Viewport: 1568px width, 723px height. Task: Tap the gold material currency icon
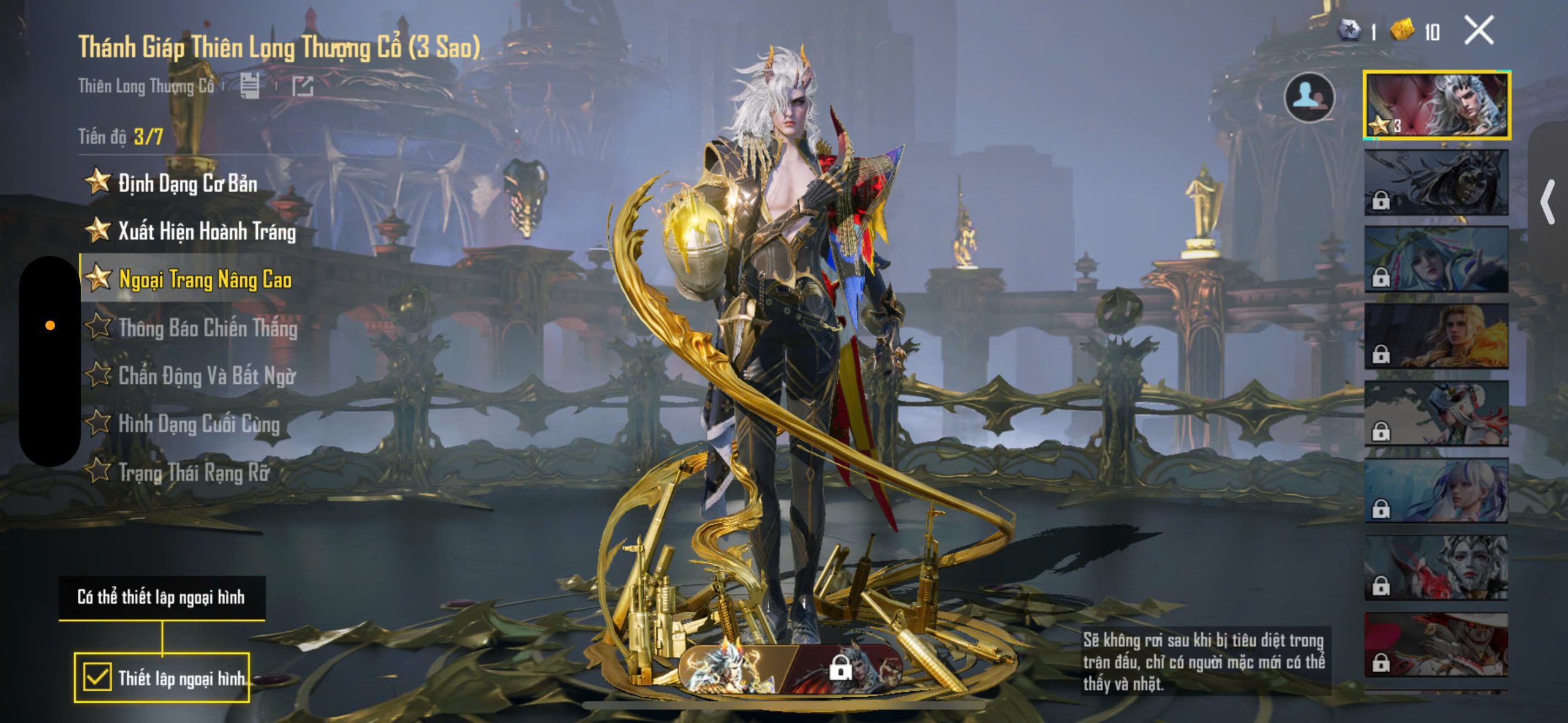pos(1401,31)
